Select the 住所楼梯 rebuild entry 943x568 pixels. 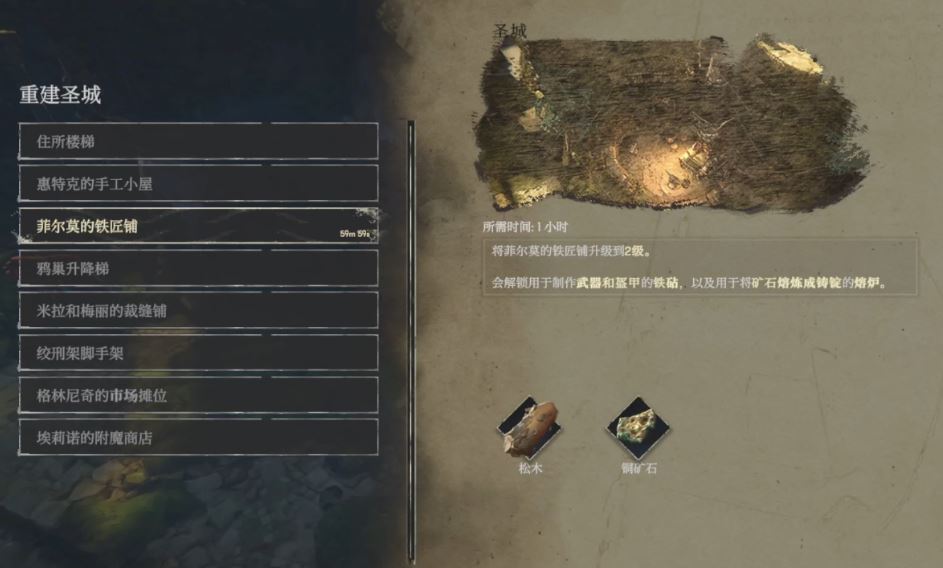(198, 141)
